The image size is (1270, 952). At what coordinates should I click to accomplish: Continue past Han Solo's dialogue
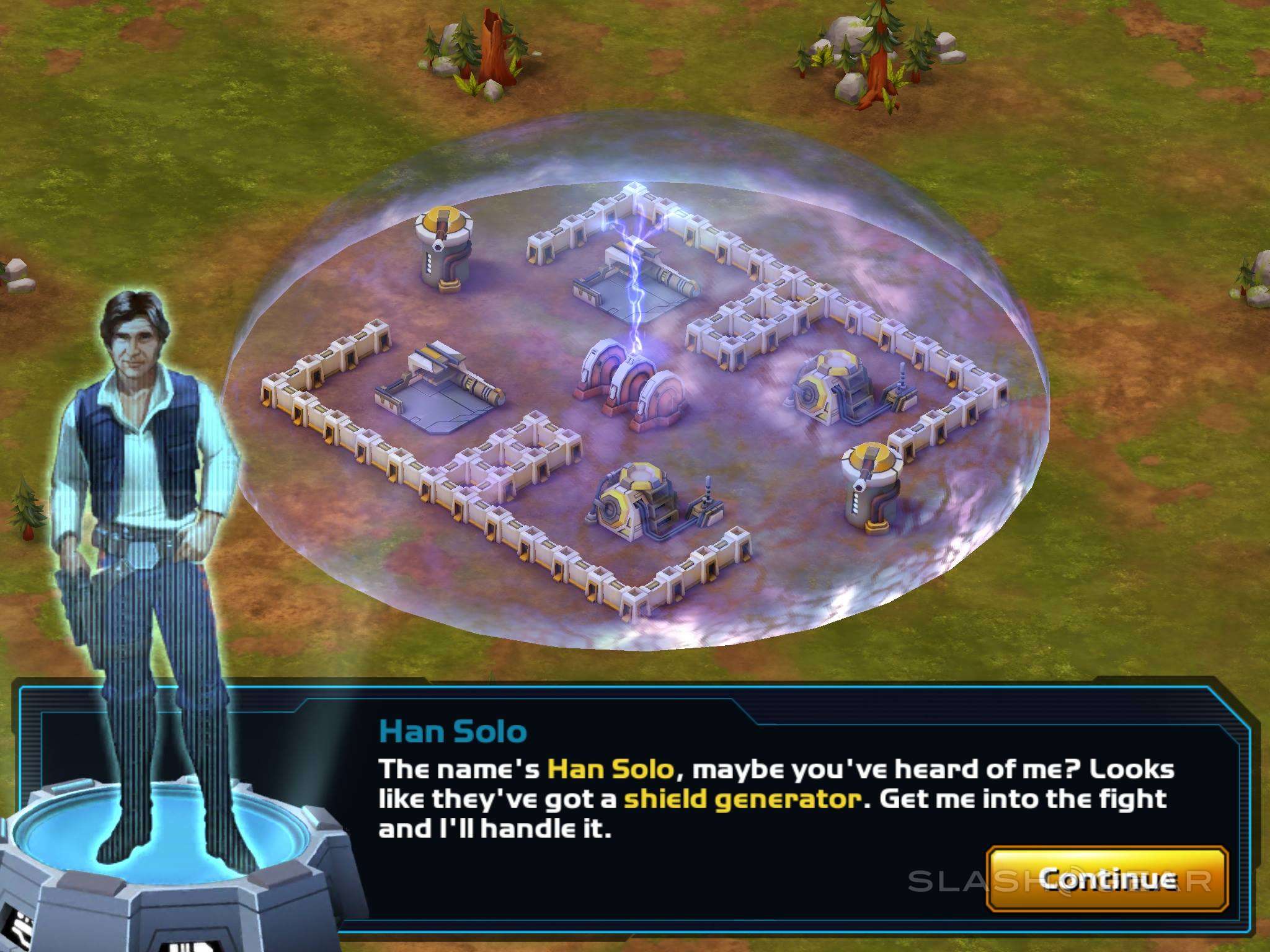pyautogui.click(x=1107, y=879)
